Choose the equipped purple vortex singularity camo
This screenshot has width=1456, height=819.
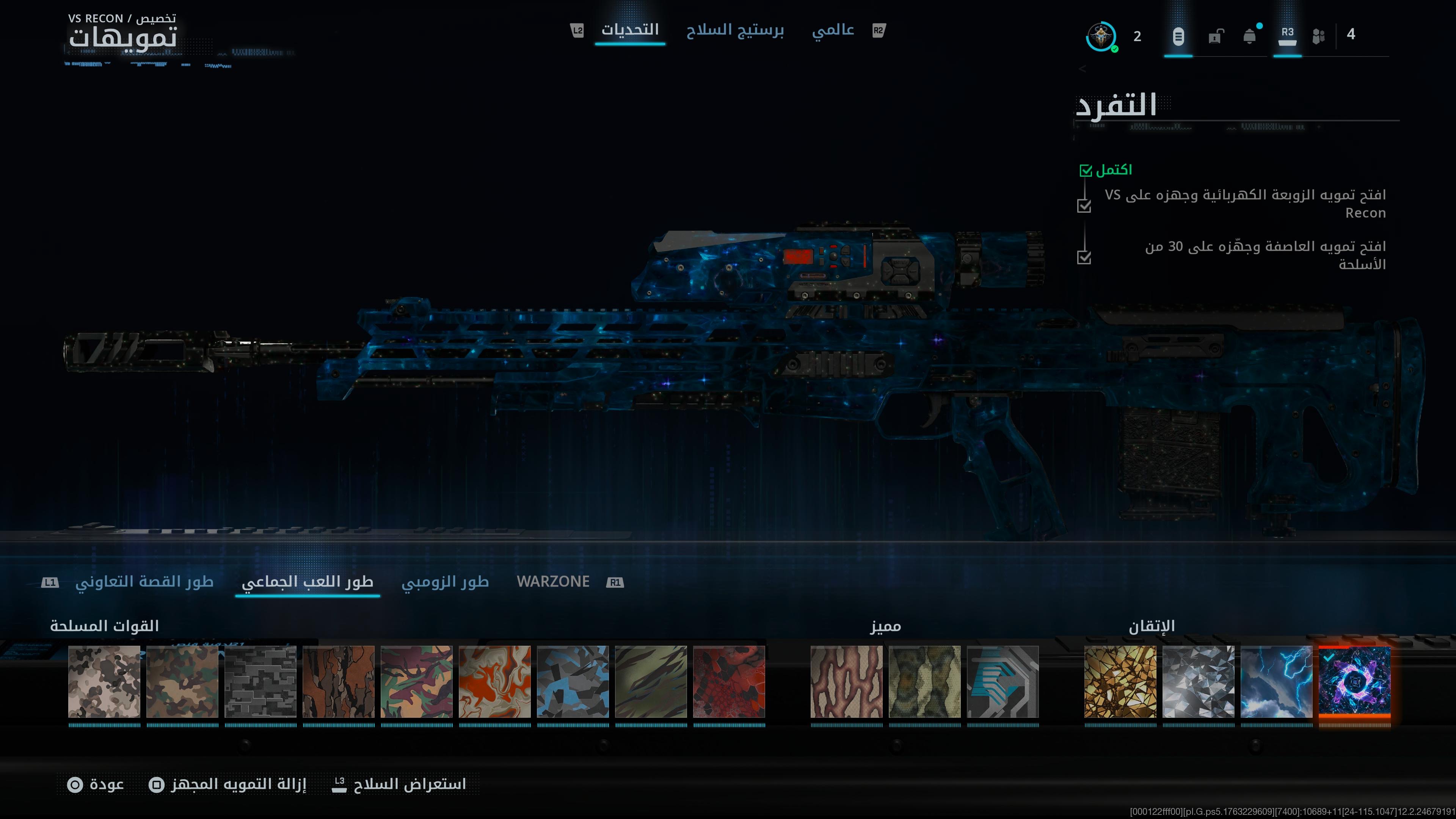click(1354, 682)
